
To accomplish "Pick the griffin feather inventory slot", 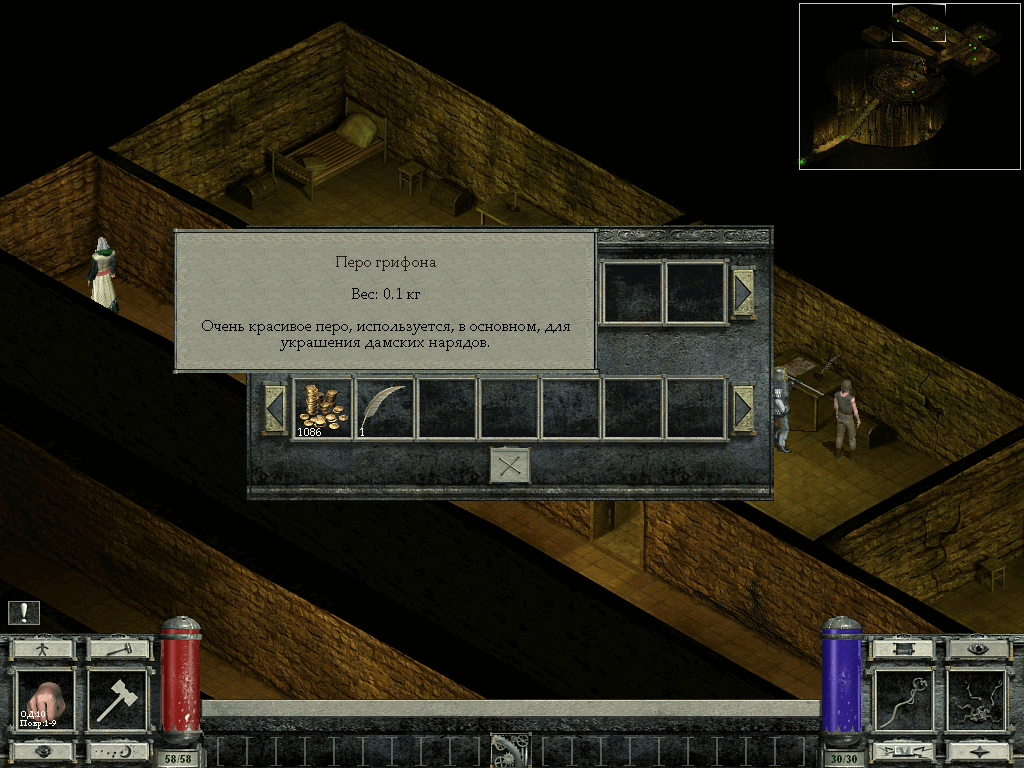I will pyautogui.click(x=385, y=408).
